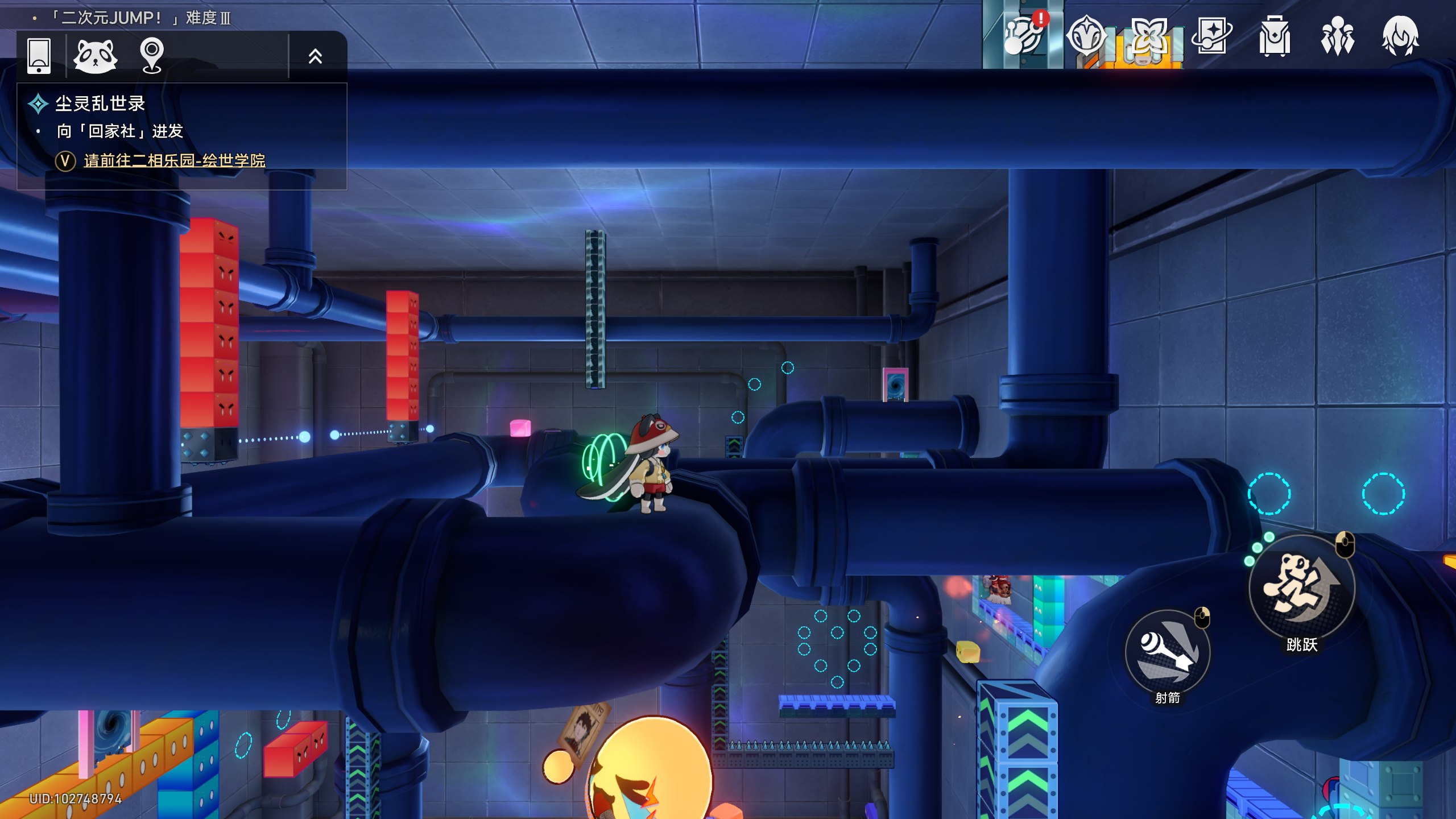Activate the 跳跃 jump button

click(1301, 587)
